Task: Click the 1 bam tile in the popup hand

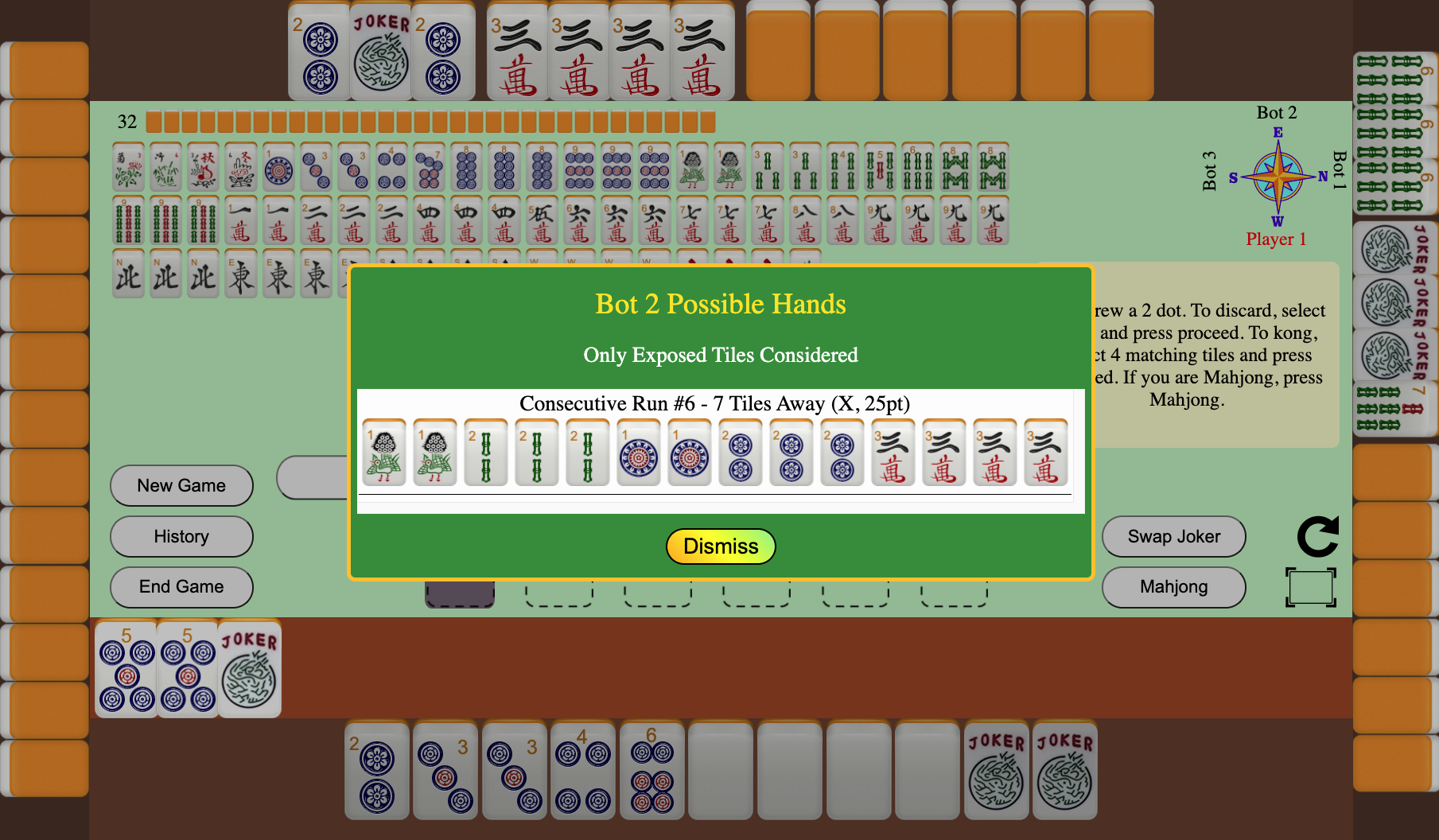Action: 384,453
